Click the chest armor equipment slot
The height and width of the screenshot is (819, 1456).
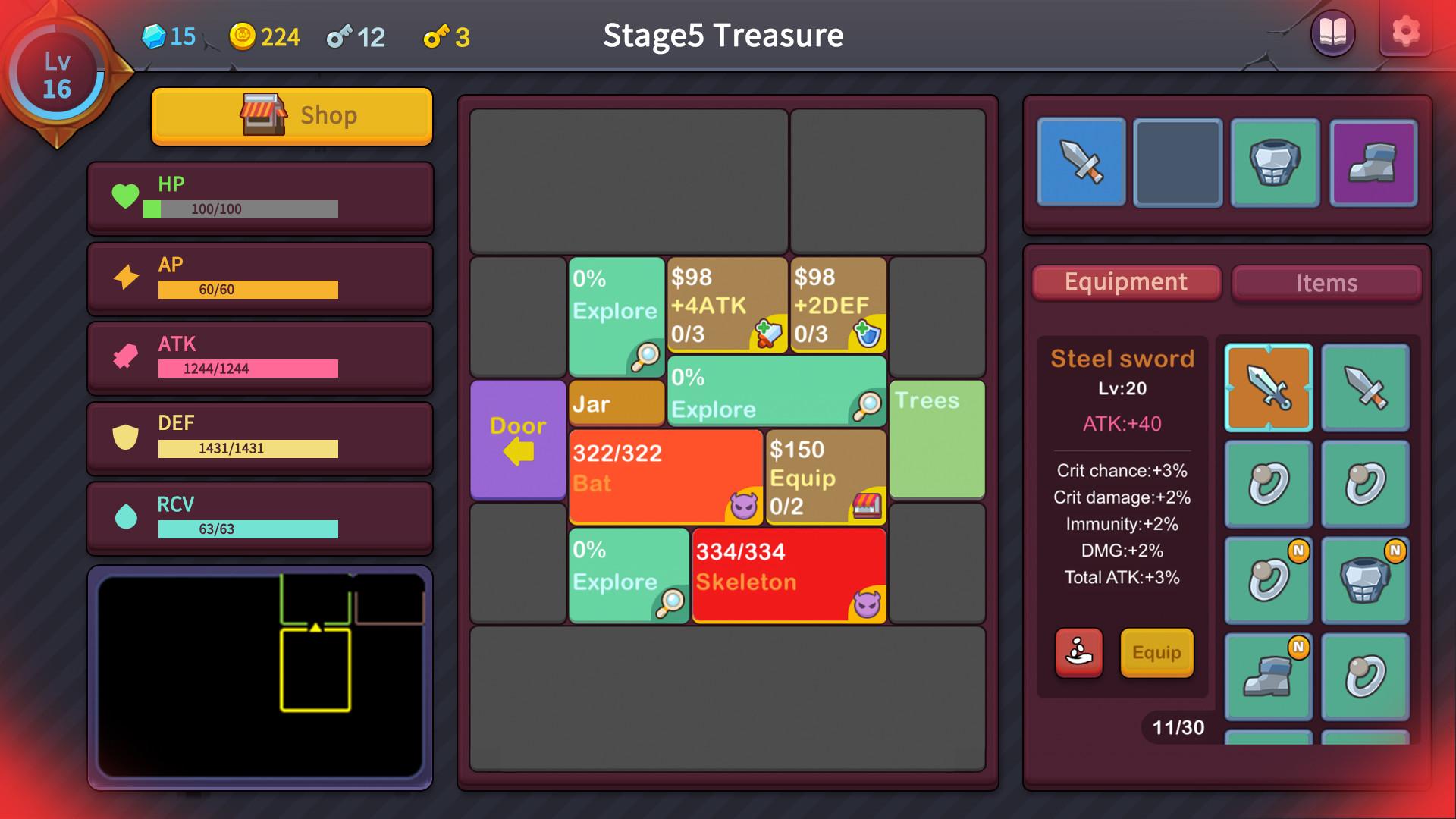point(1275,162)
